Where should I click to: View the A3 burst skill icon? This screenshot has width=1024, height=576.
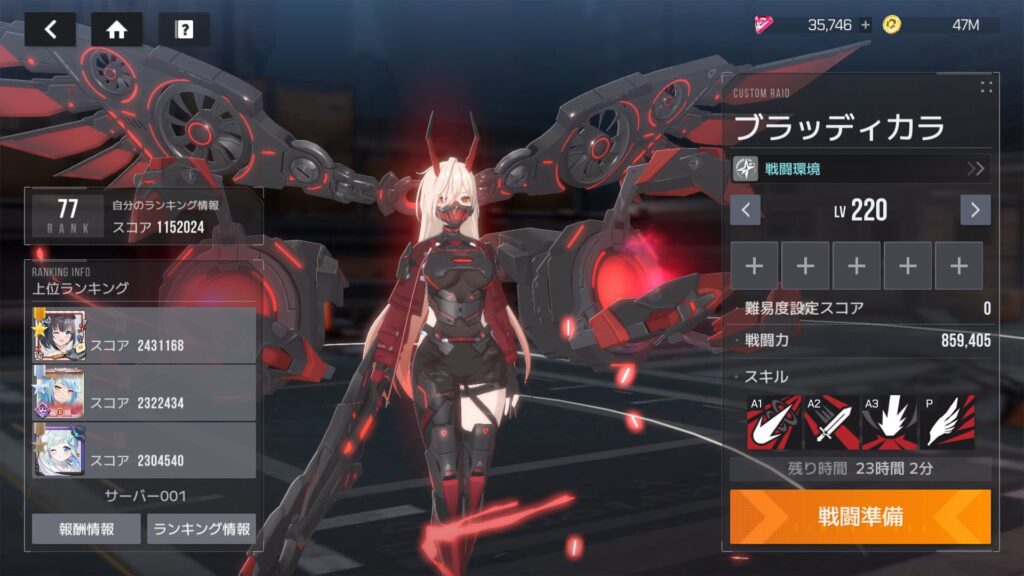click(889, 421)
